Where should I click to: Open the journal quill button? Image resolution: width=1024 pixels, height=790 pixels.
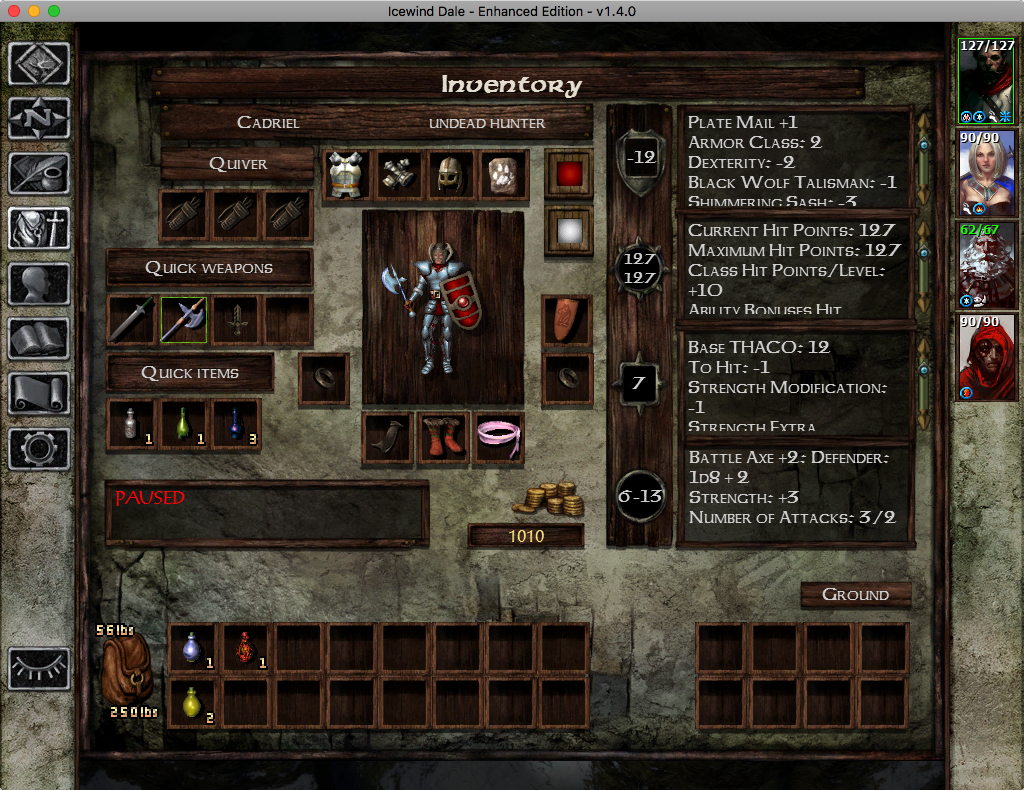coord(39,174)
